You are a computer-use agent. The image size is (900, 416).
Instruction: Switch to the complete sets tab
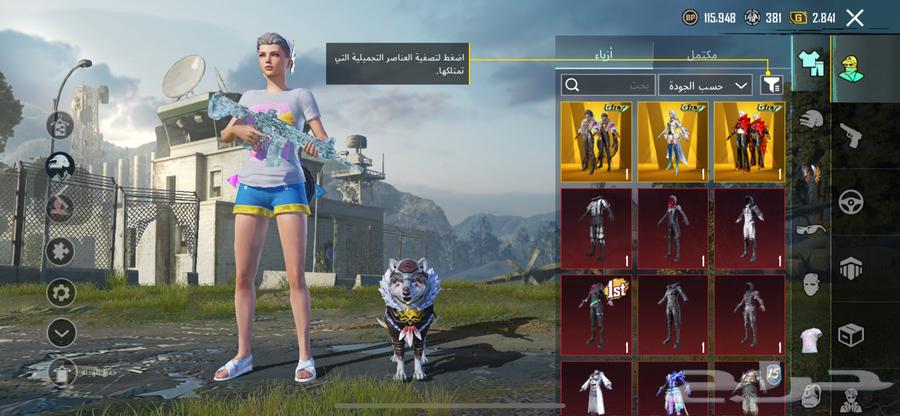[701, 53]
